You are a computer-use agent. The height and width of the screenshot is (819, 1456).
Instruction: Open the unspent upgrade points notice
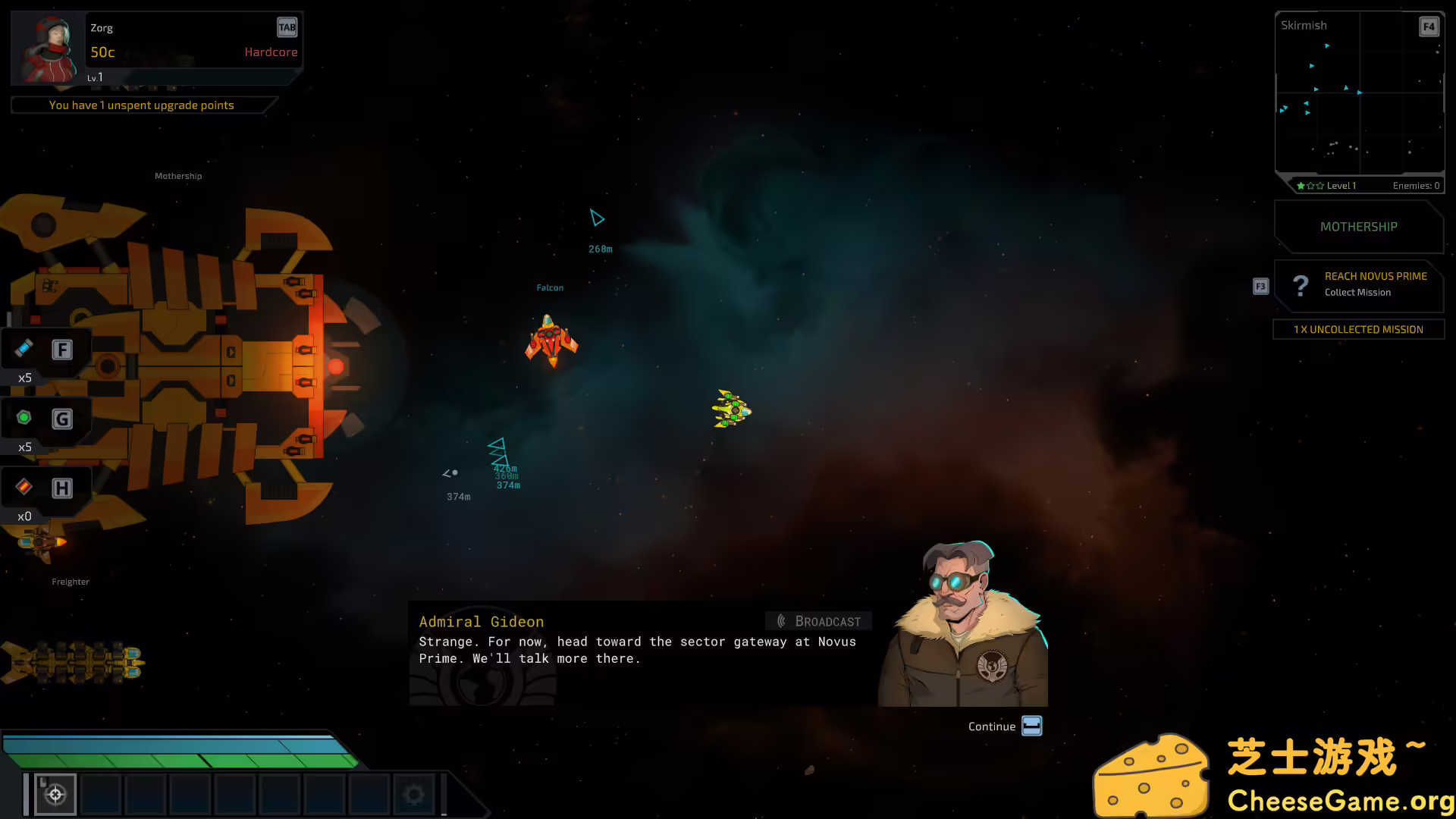click(x=142, y=105)
